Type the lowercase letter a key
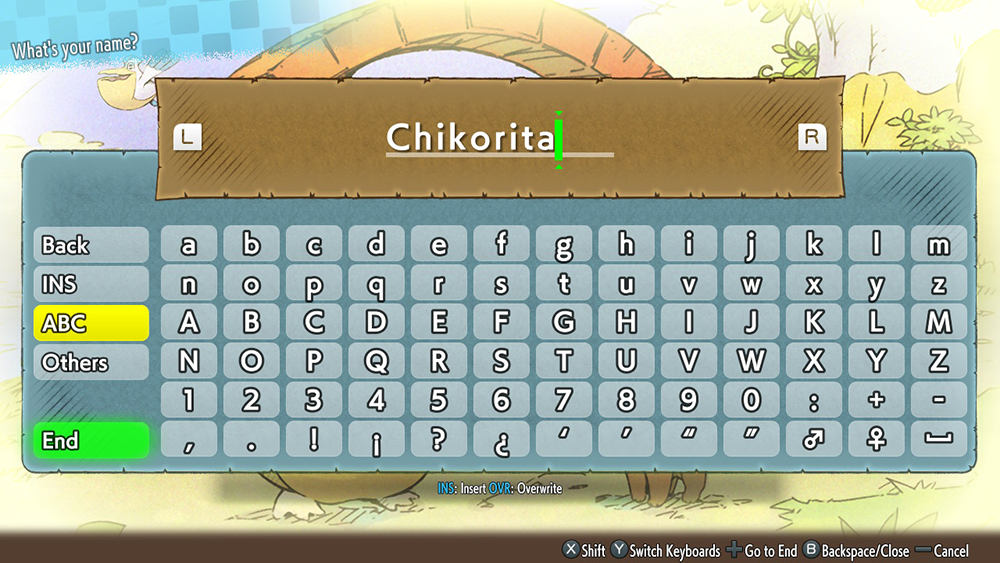 pyautogui.click(x=189, y=245)
